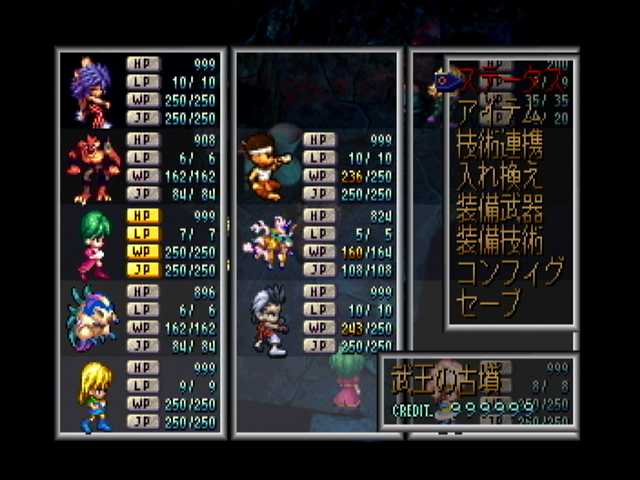Select the purple-haired character portrait
The width and height of the screenshot is (640, 480).
click(92, 93)
